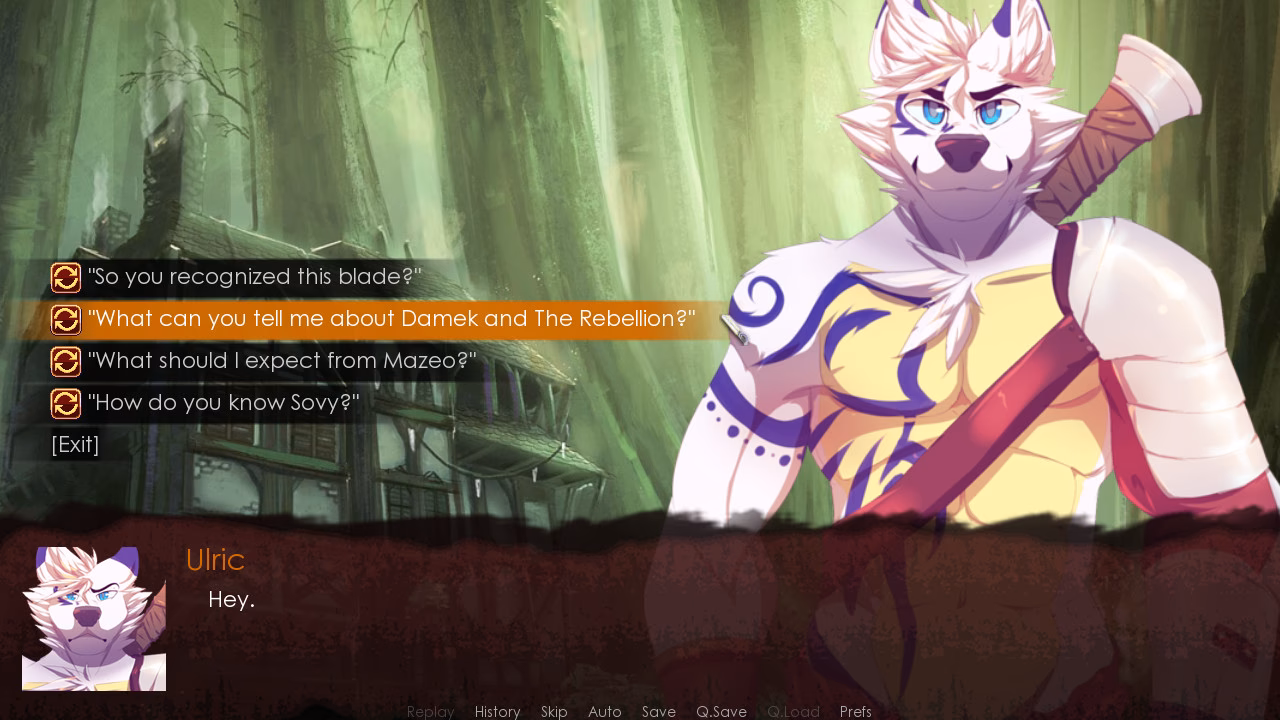Open the Prefs settings

click(856, 712)
